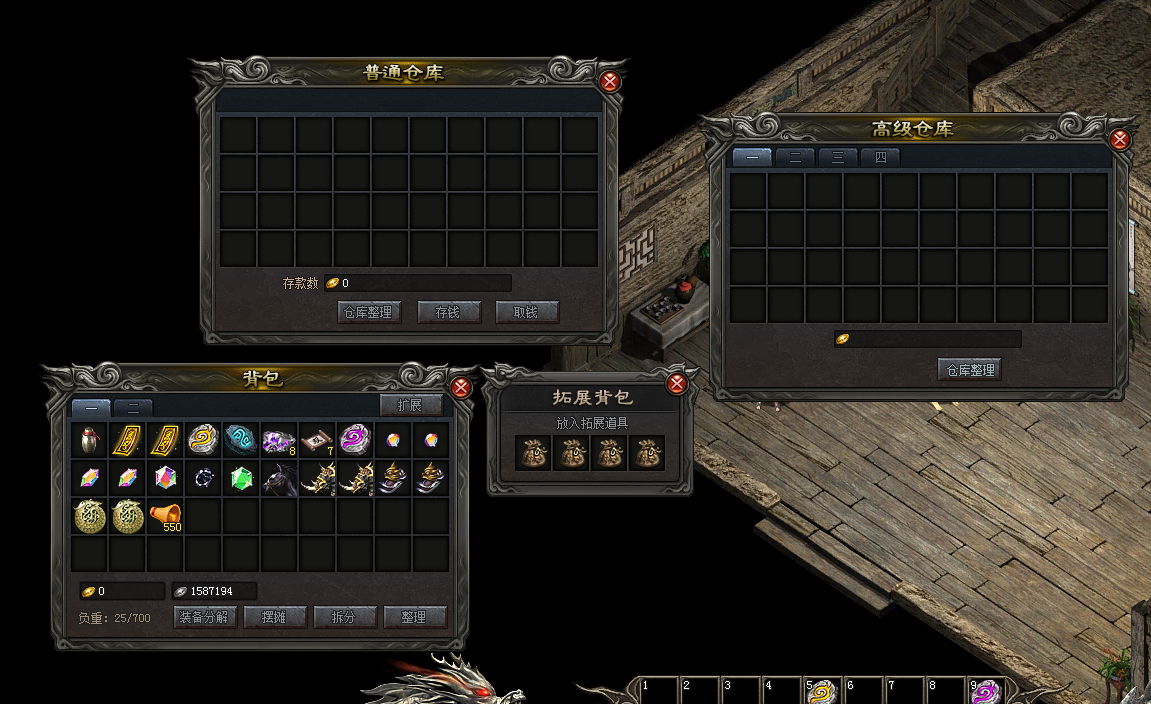1151x704 pixels.
Task: Switch to tab 二 in 高级仓库
Action: 795,158
